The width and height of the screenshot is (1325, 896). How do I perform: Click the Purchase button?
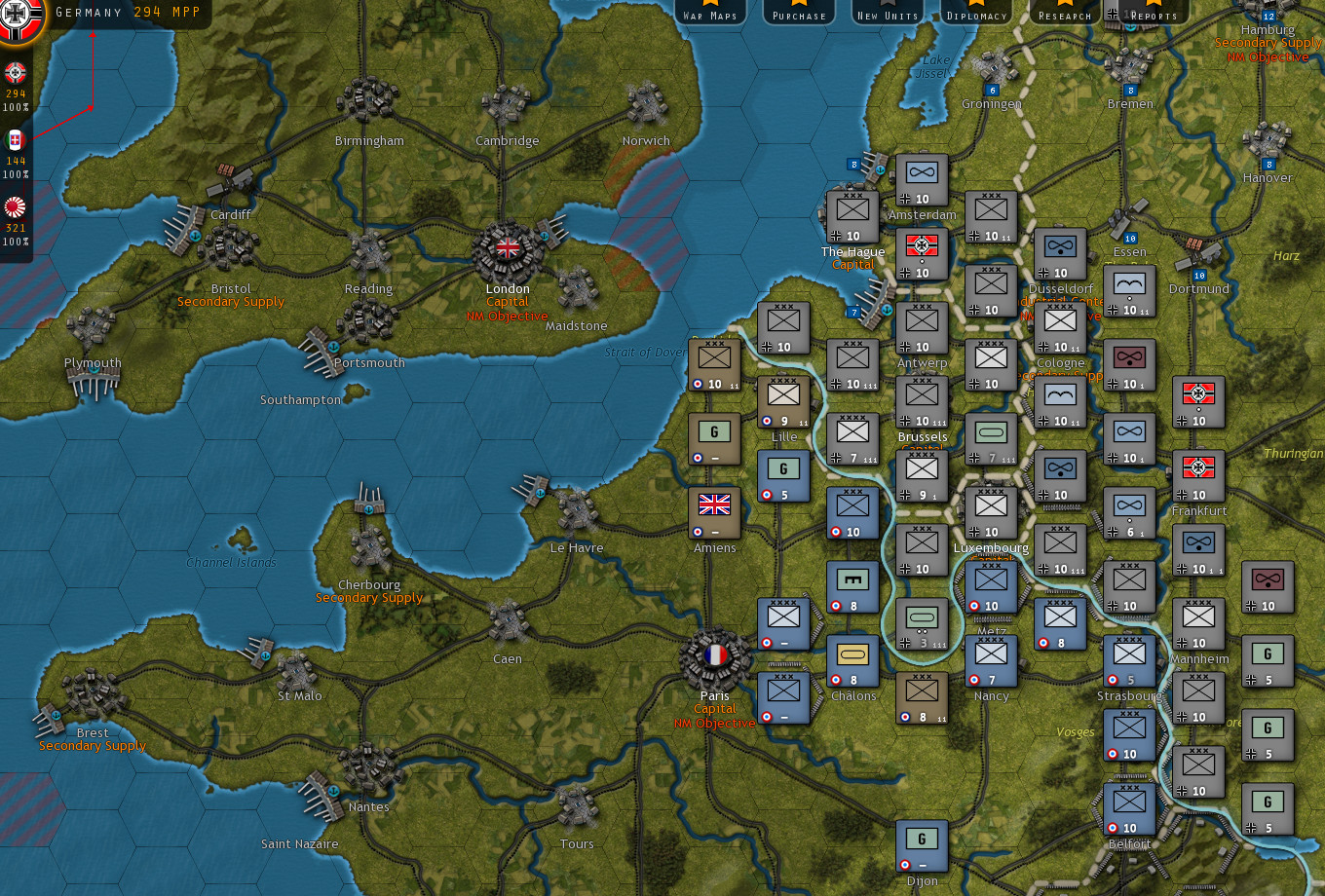[797, 14]
